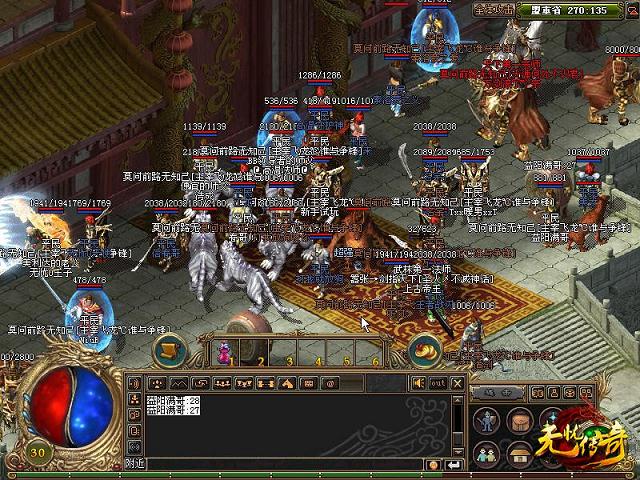Toggle the chat speaker sound button

419,383
